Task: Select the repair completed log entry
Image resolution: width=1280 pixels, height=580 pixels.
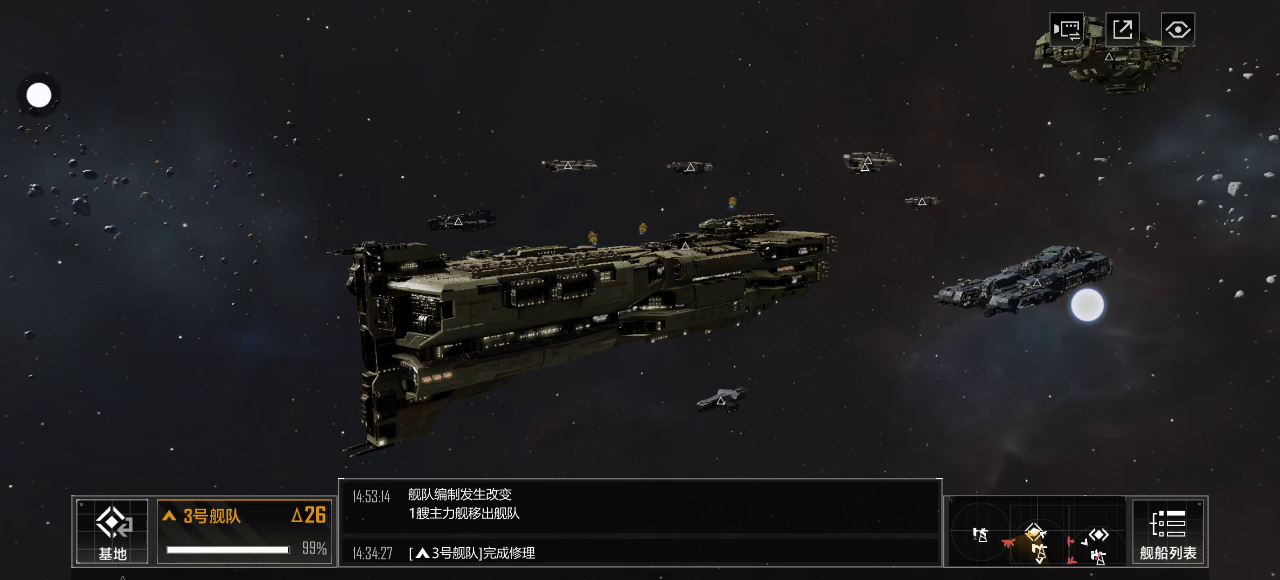Action: (x=640, y=553)
